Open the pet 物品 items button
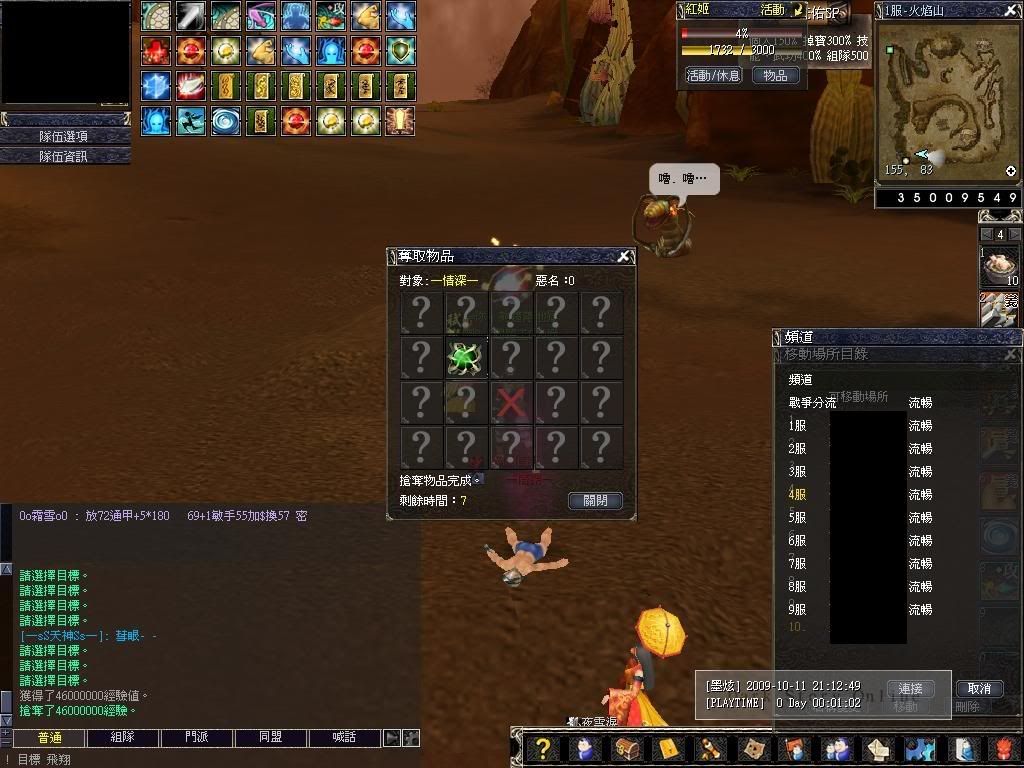The height and width of the screenshot is (768, 1024). click(775, 75)
